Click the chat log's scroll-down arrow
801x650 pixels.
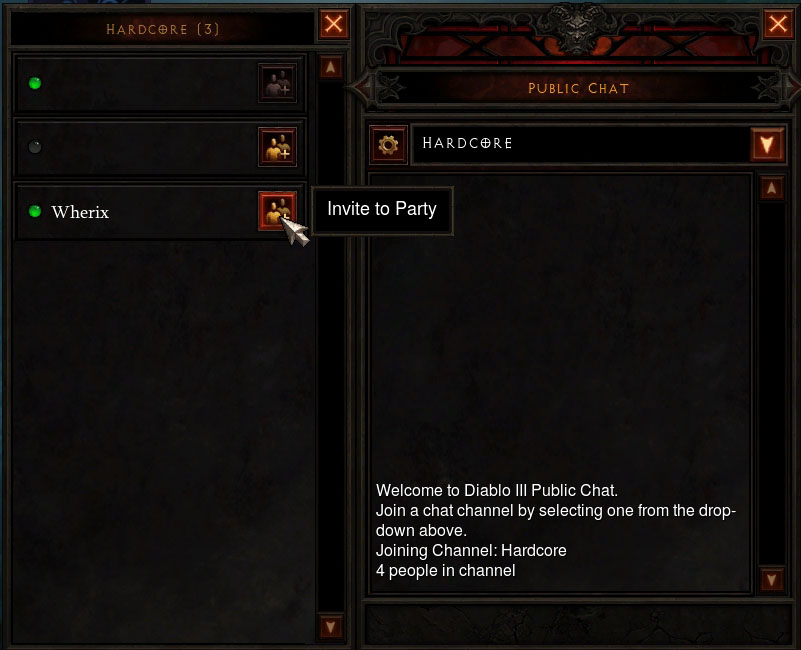(771, 579)
